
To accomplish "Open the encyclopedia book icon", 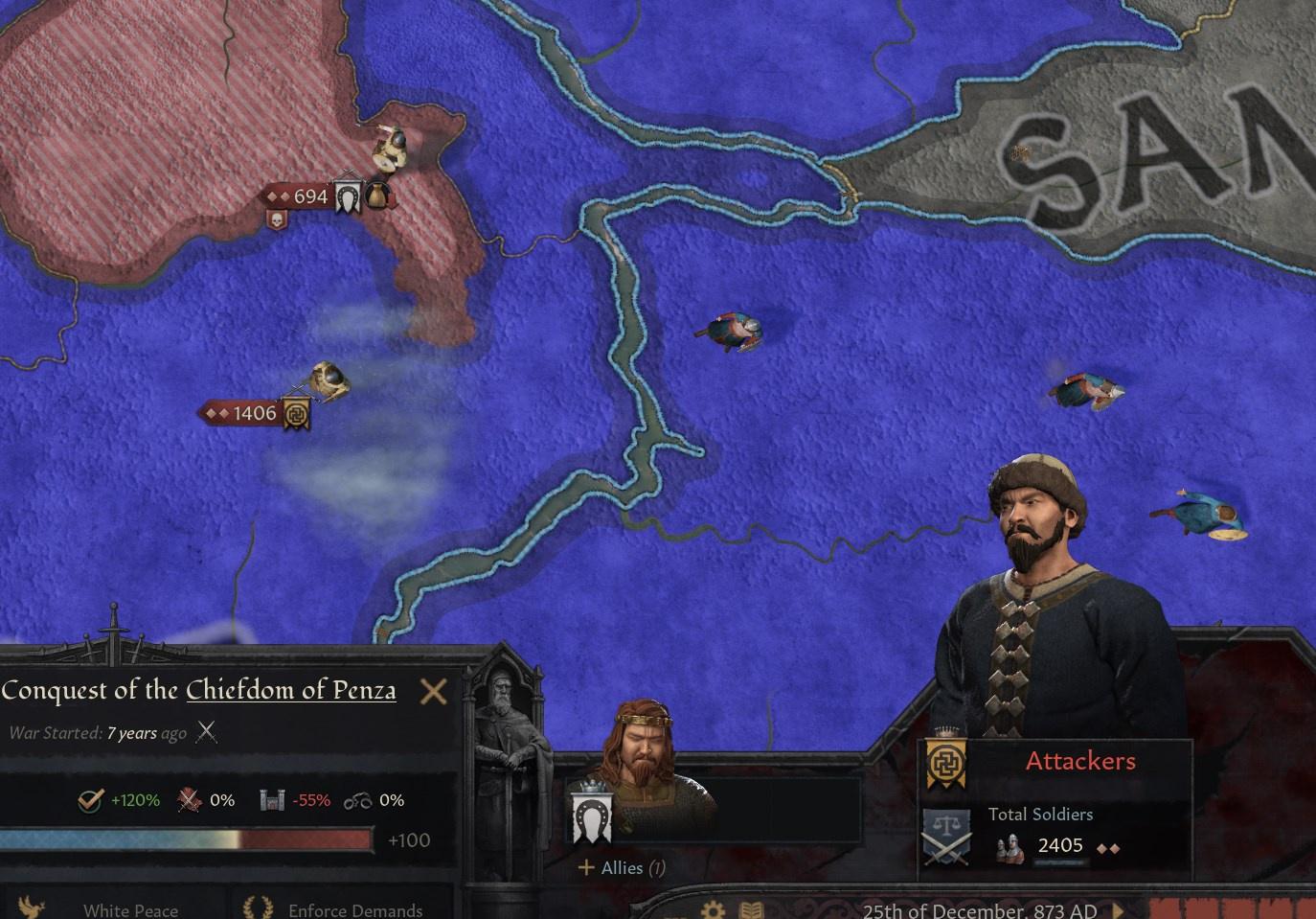I will click(749, 911).
